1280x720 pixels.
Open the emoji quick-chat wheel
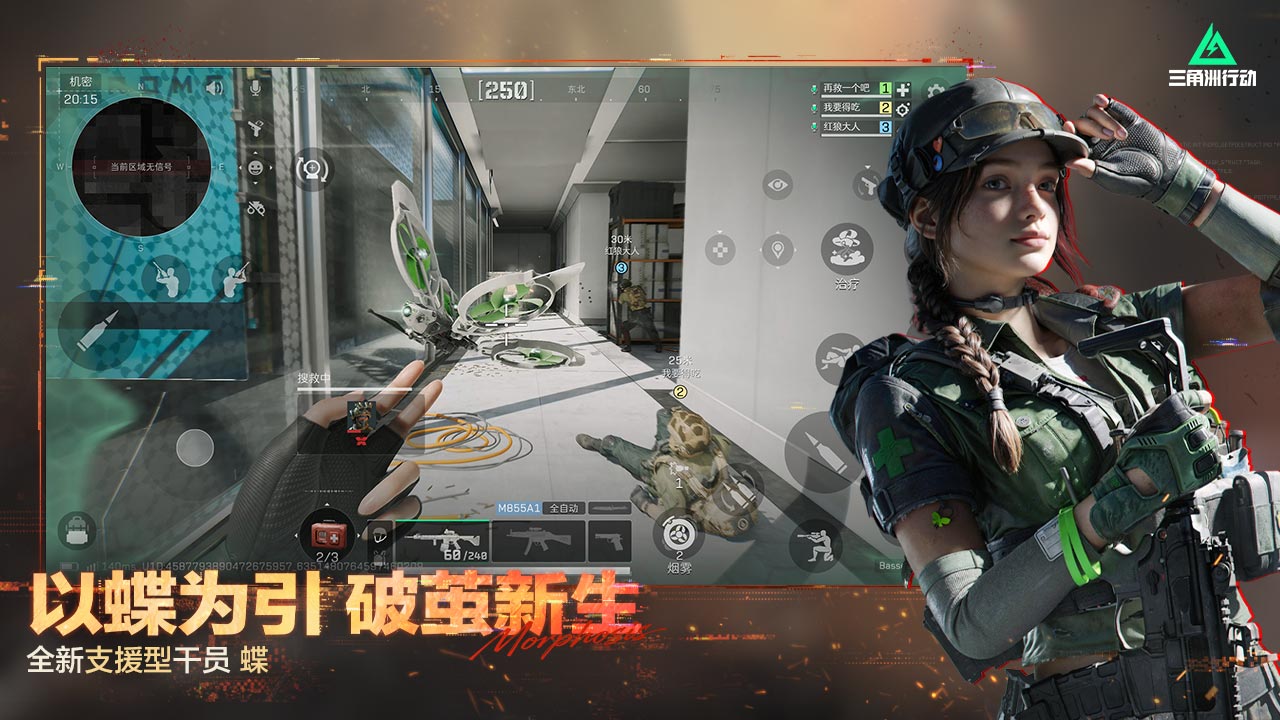pyautogui.click(x=256, y=168)
